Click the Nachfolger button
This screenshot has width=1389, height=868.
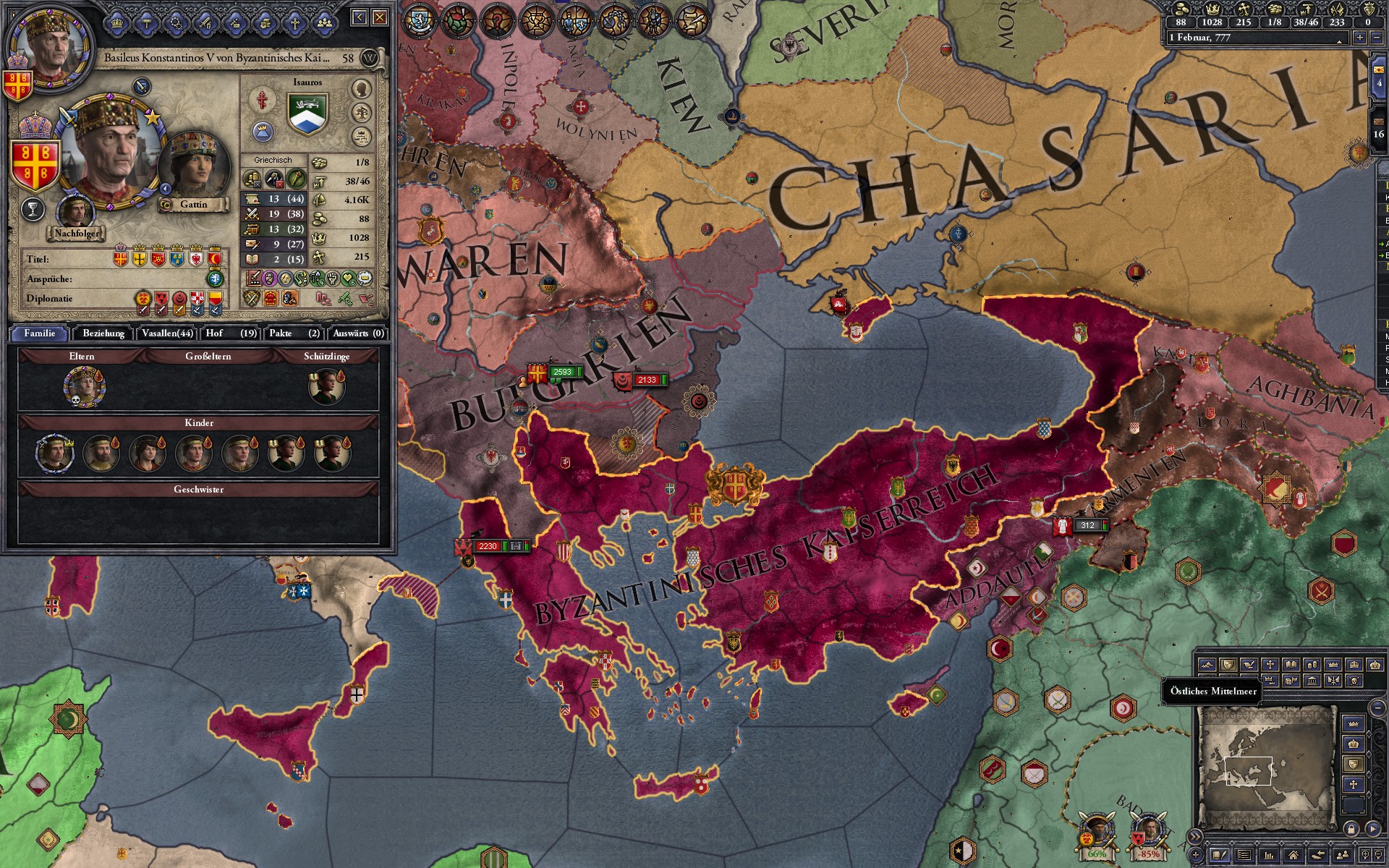click(x=77, y=234)
